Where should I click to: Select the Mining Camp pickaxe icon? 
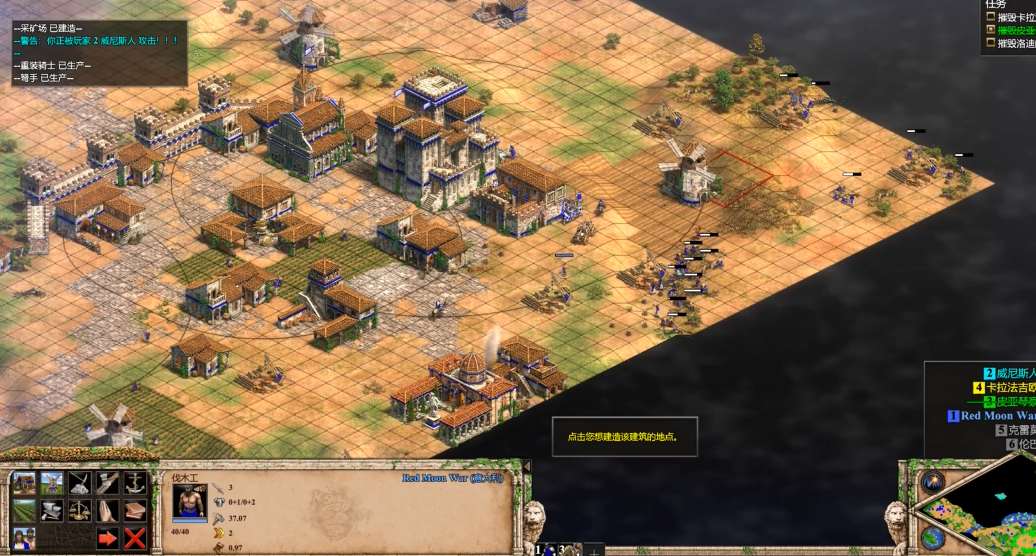[80, 483]
